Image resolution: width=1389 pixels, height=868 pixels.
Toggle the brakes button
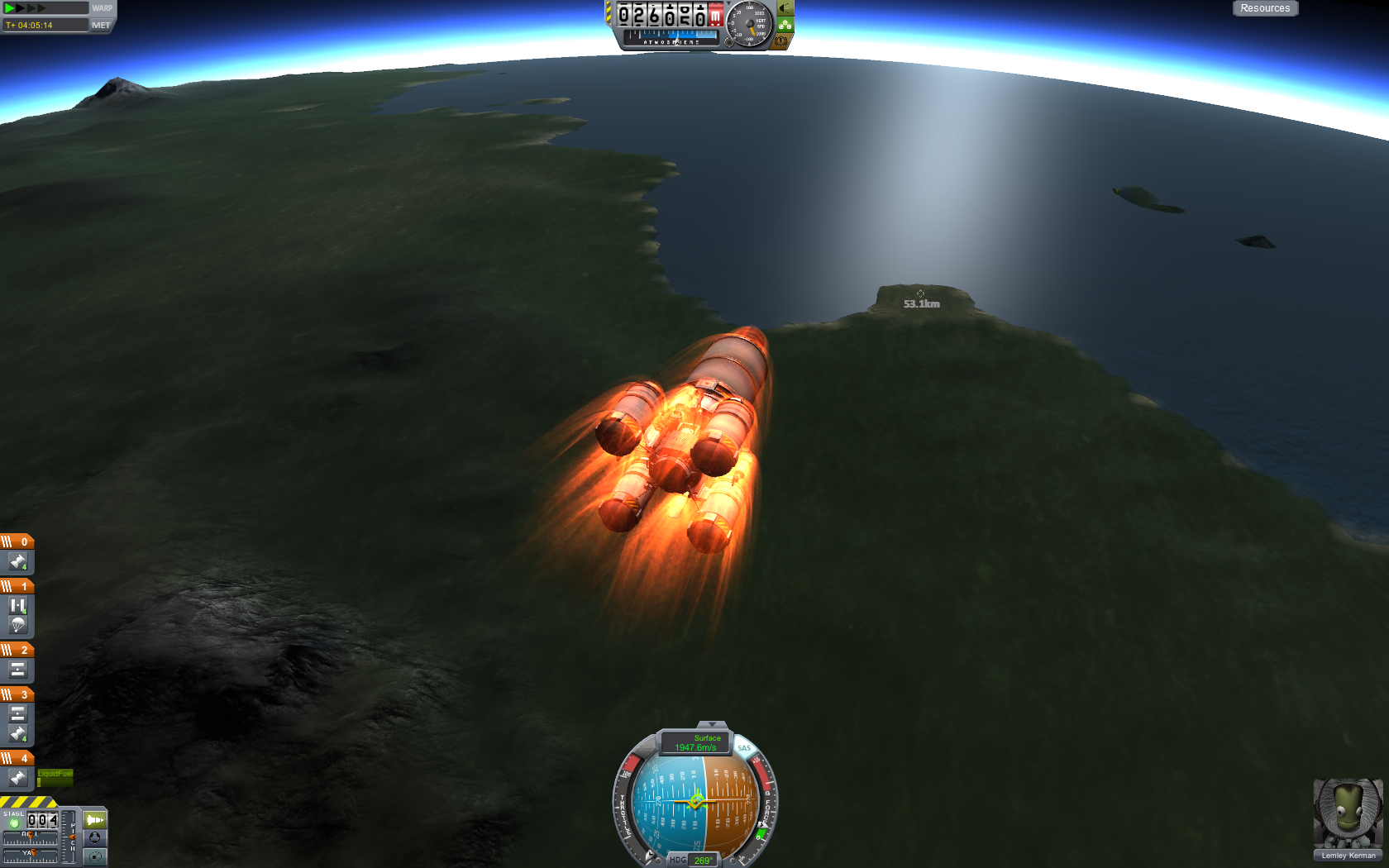tap(781, 41)
